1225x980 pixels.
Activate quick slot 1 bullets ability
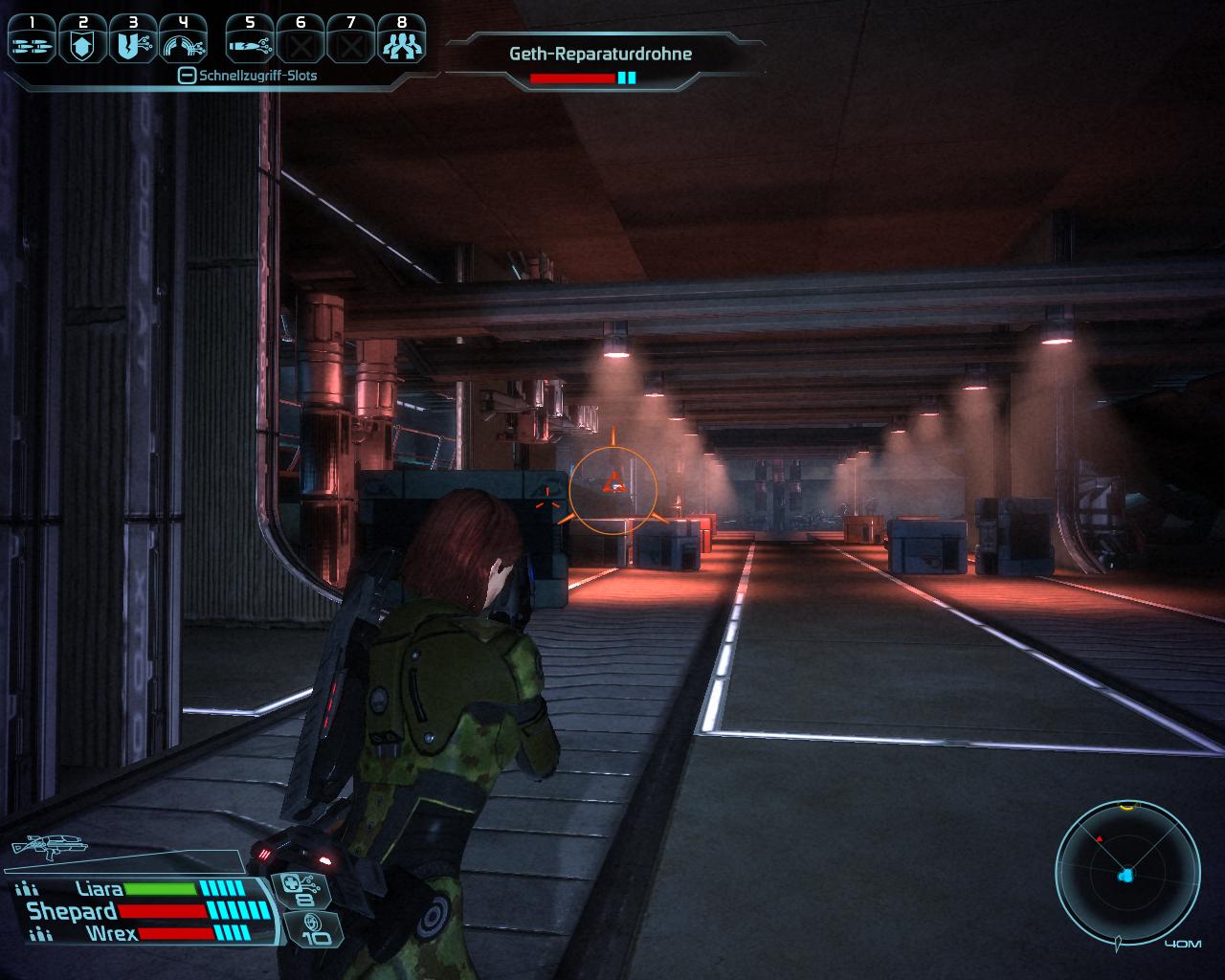[33, 42]
